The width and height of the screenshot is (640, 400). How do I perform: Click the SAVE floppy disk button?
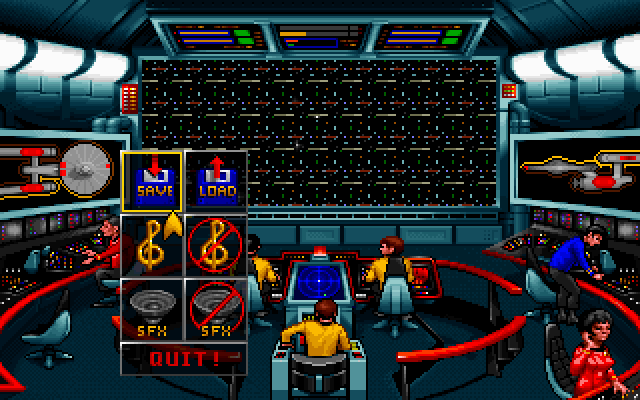click(x=152, y=182)
